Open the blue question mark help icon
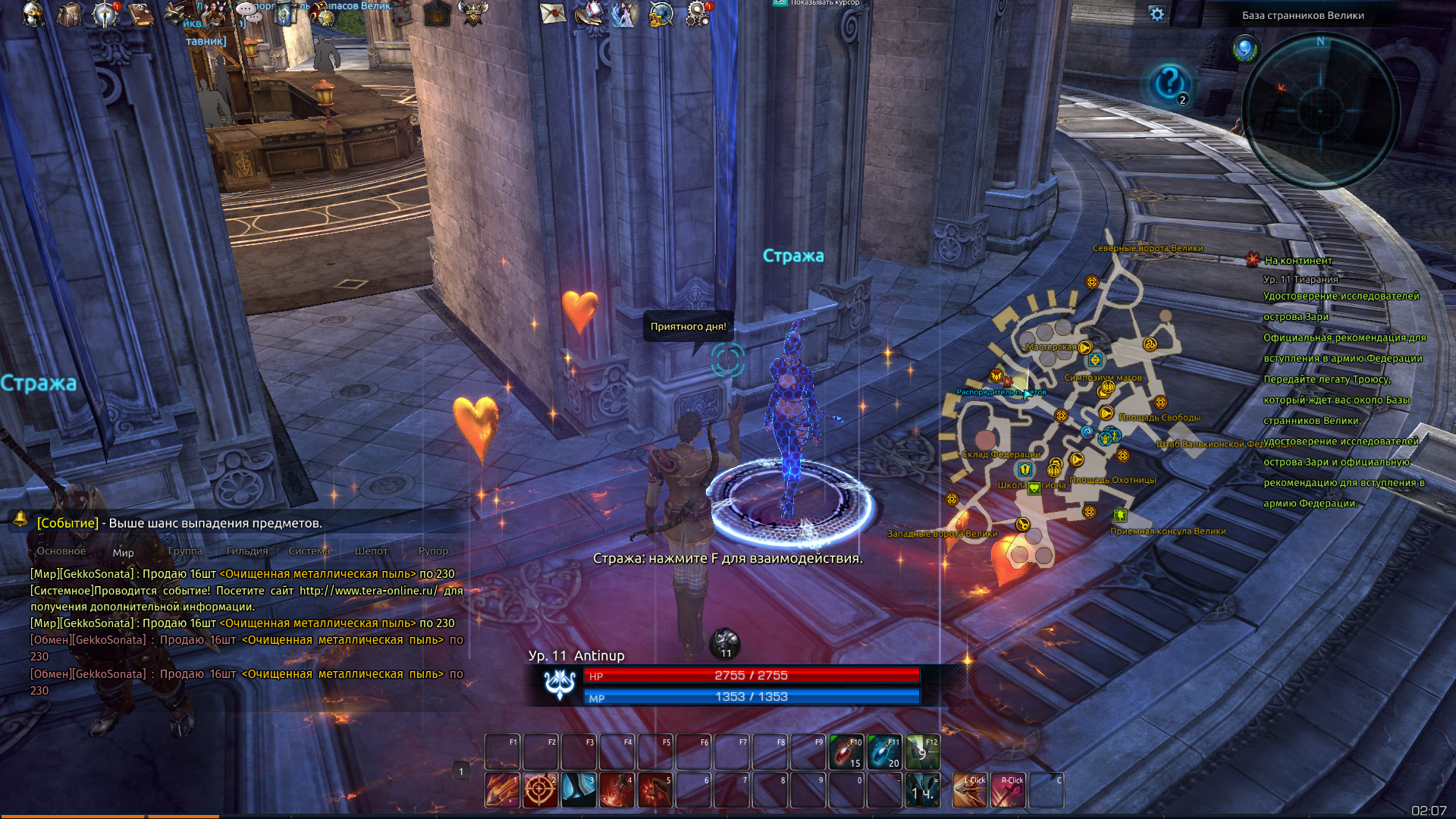 coord(1169,82)
